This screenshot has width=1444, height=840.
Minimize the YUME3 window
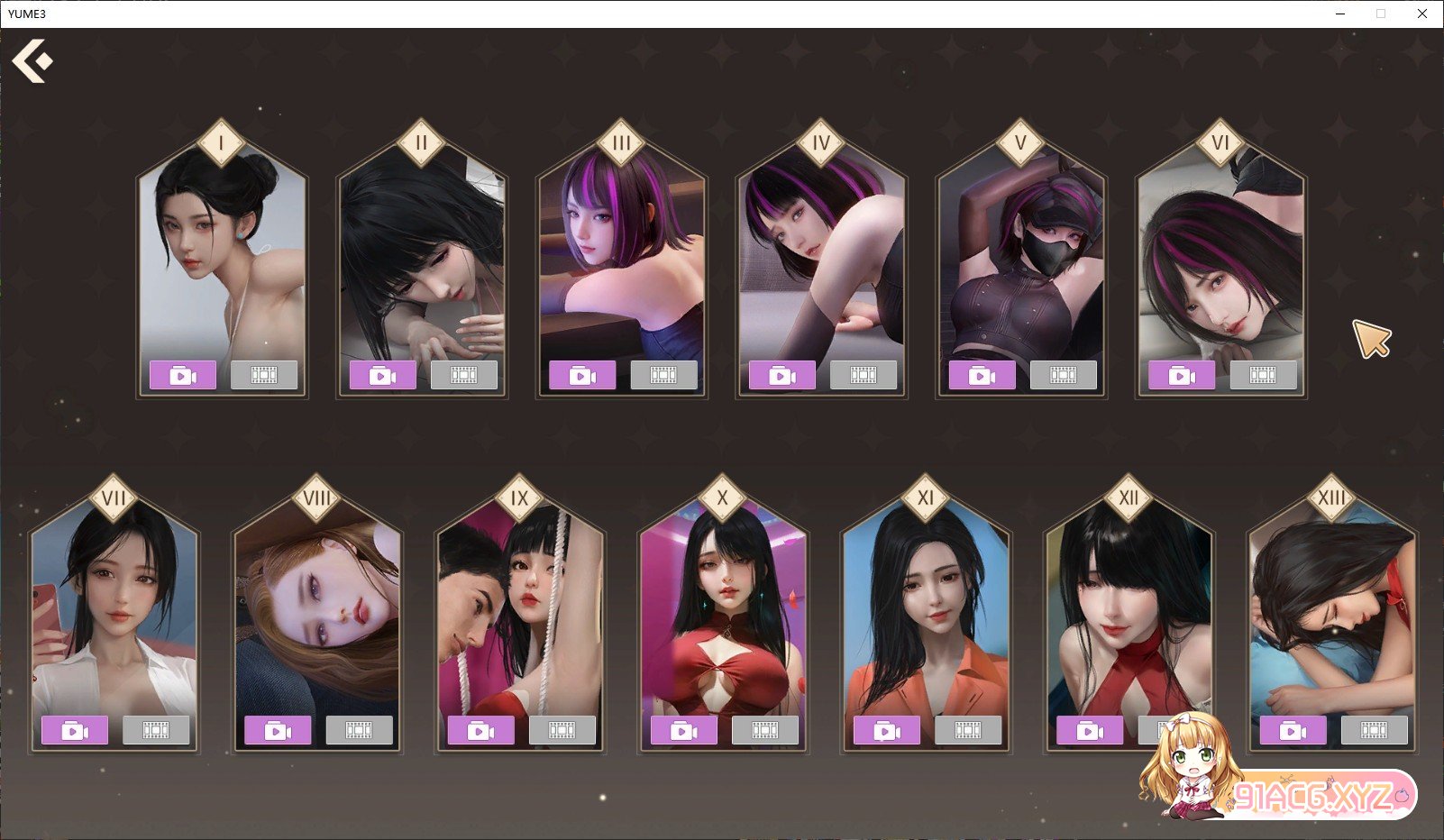(1339, 14)
